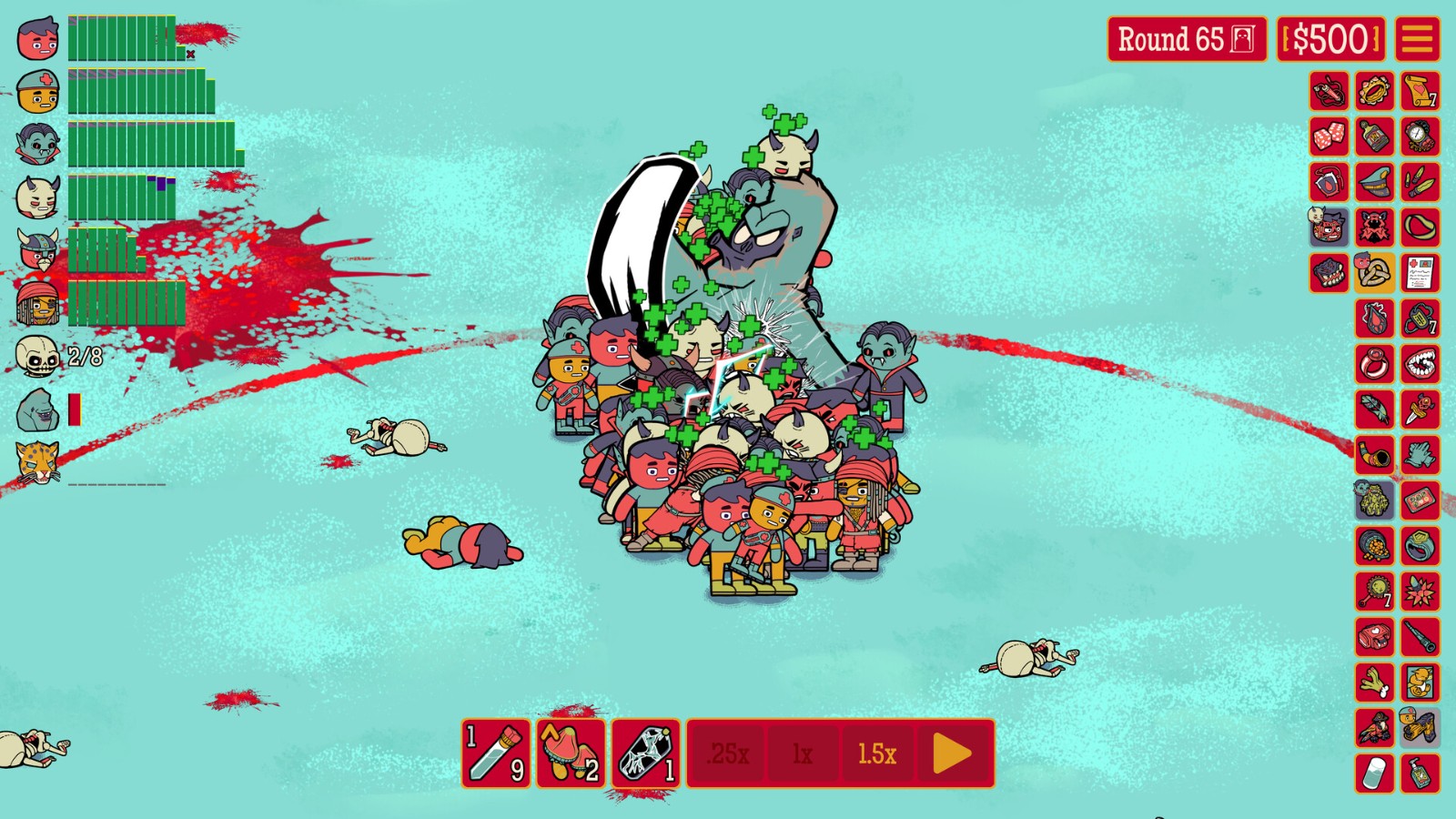Select the pair of dice item
The width and height of the screenshot is (1456, 819).
coord(1329,136)
